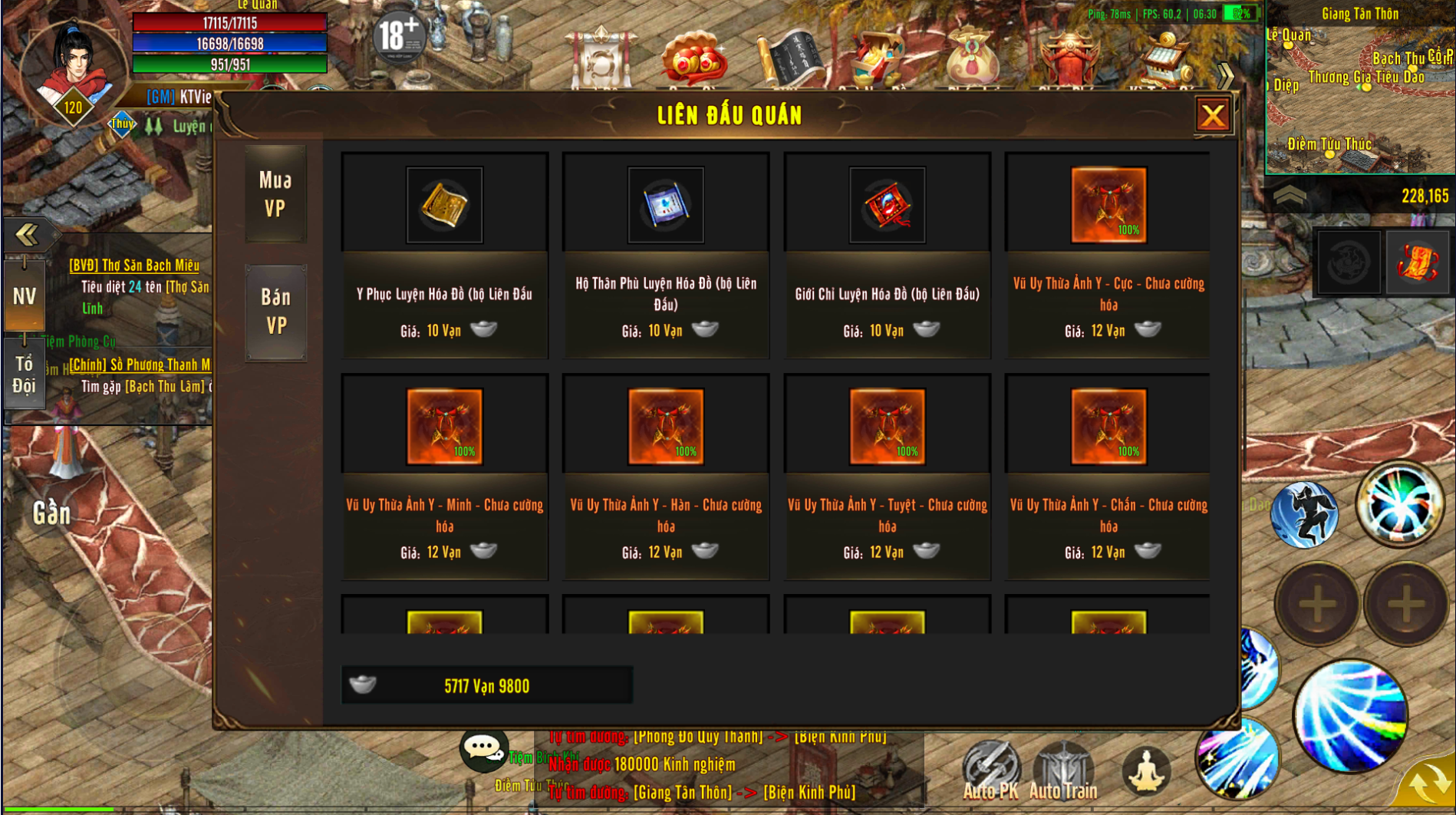Activate the meditation sitting pose icon
The image size is (1456, 815).
(x=1145, y=770)
